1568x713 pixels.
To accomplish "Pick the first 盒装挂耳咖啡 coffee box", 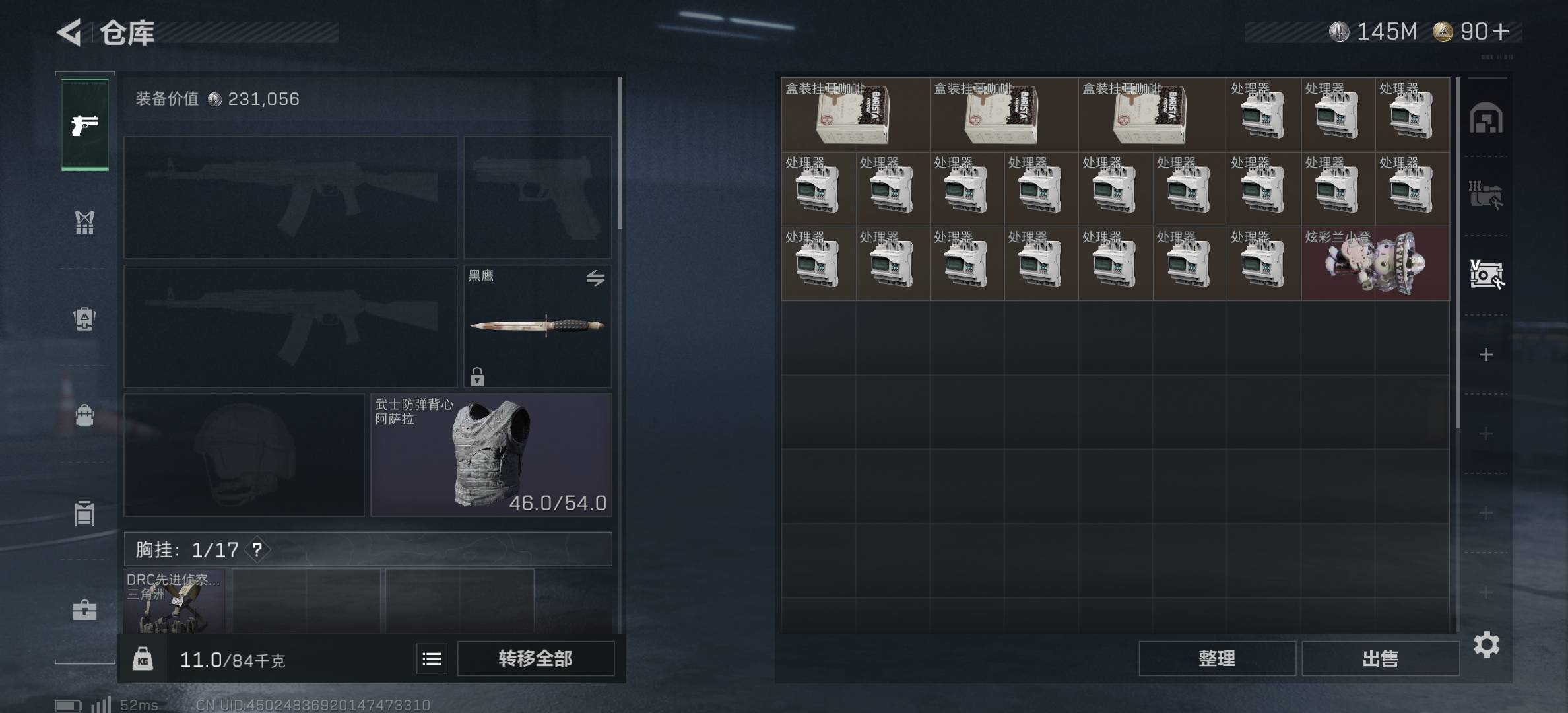I will (855, 115).
